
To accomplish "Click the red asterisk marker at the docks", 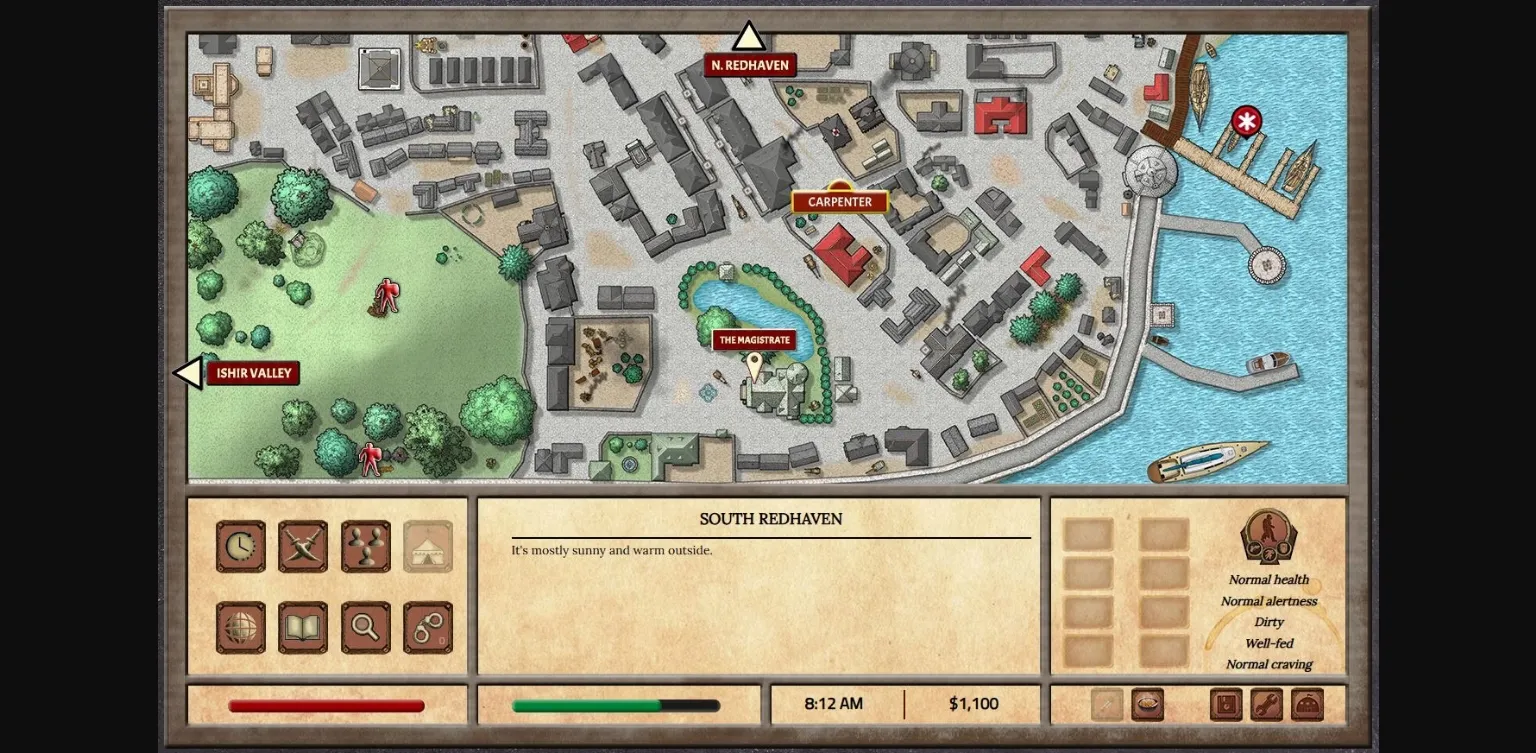I will click(x=1246, y=122).
